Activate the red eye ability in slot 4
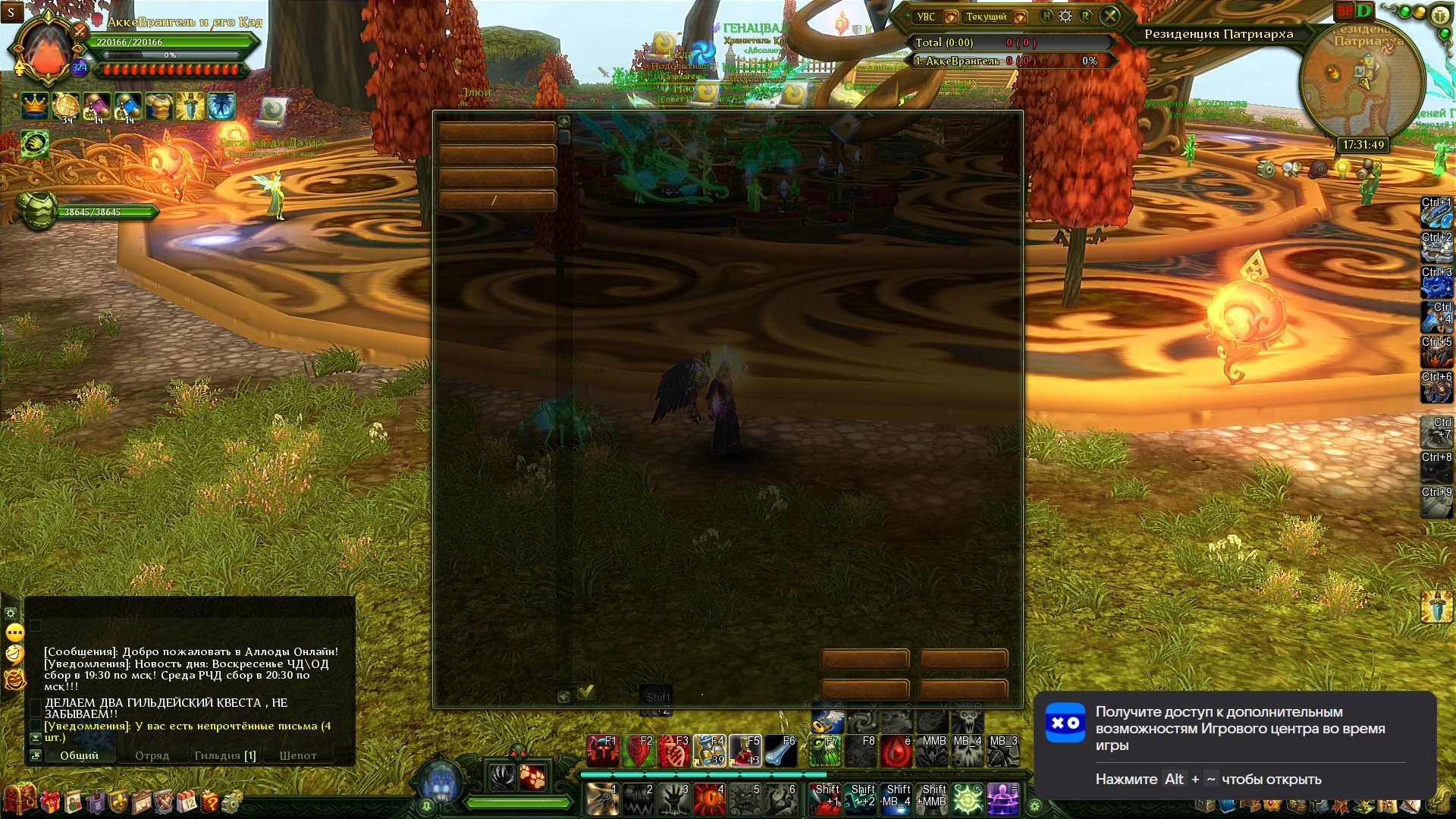1456x819 pixels. (710, 800)
